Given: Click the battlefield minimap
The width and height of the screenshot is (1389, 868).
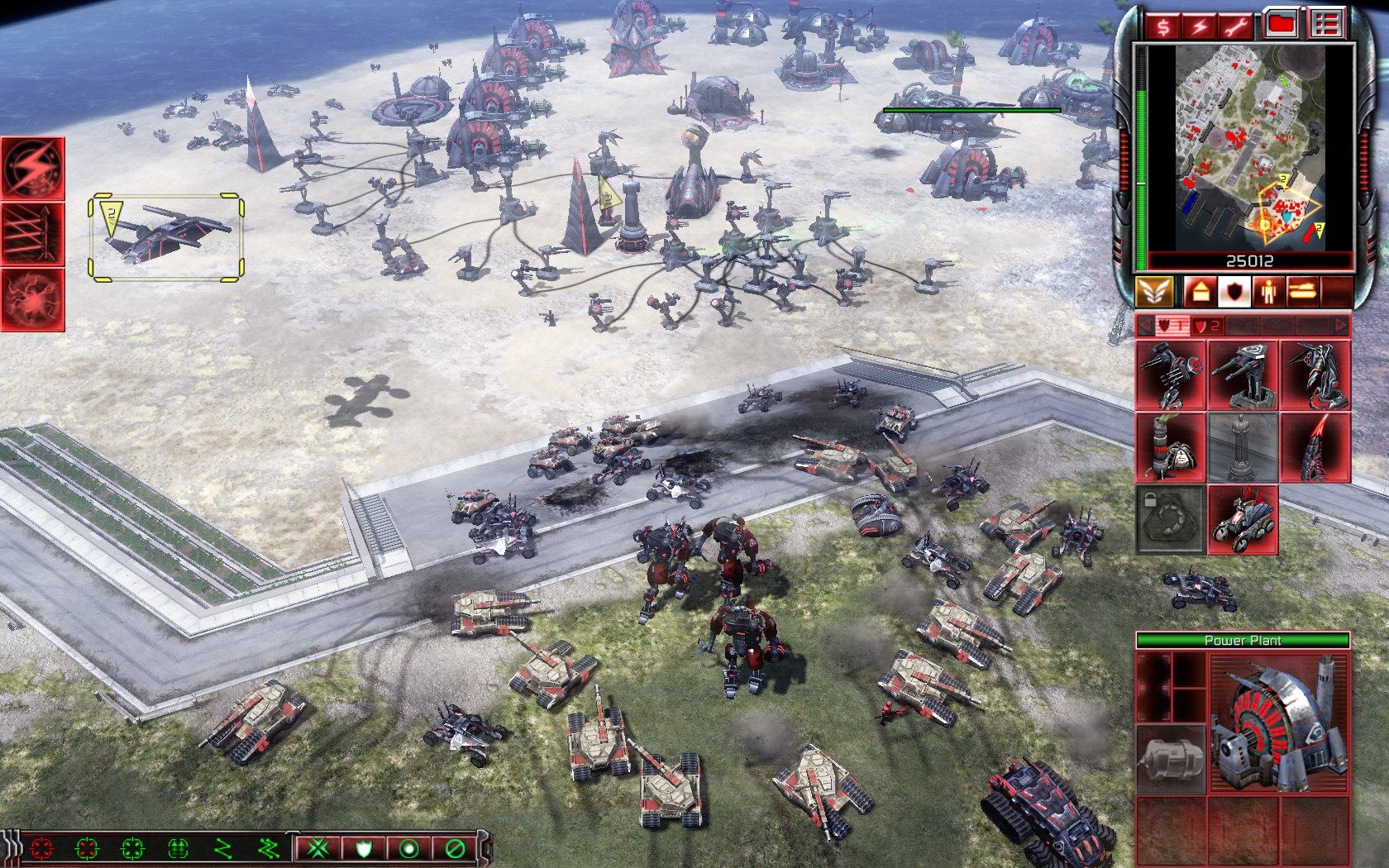Looking at the screenshot, I should tap(1250, 147).
